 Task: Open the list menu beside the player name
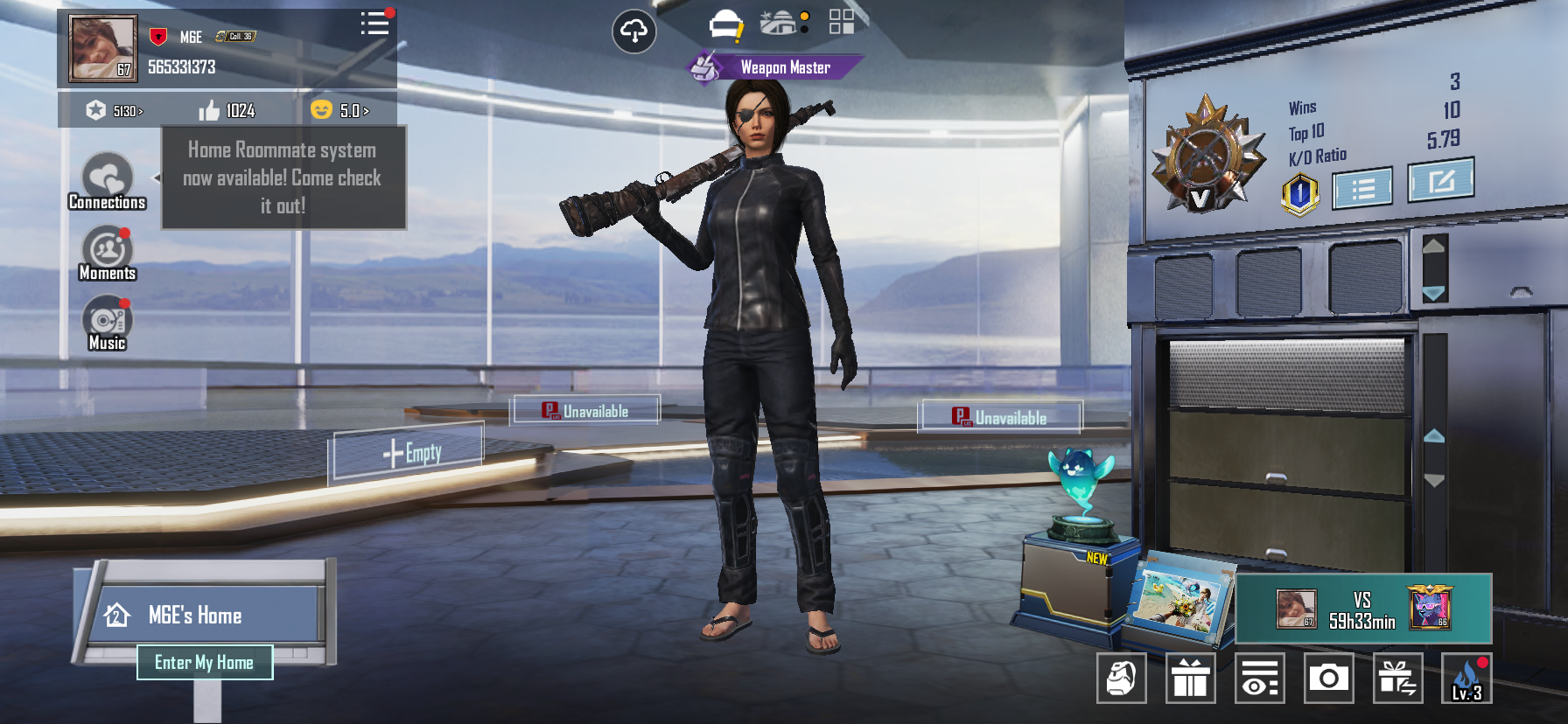(x=374, y=24)
